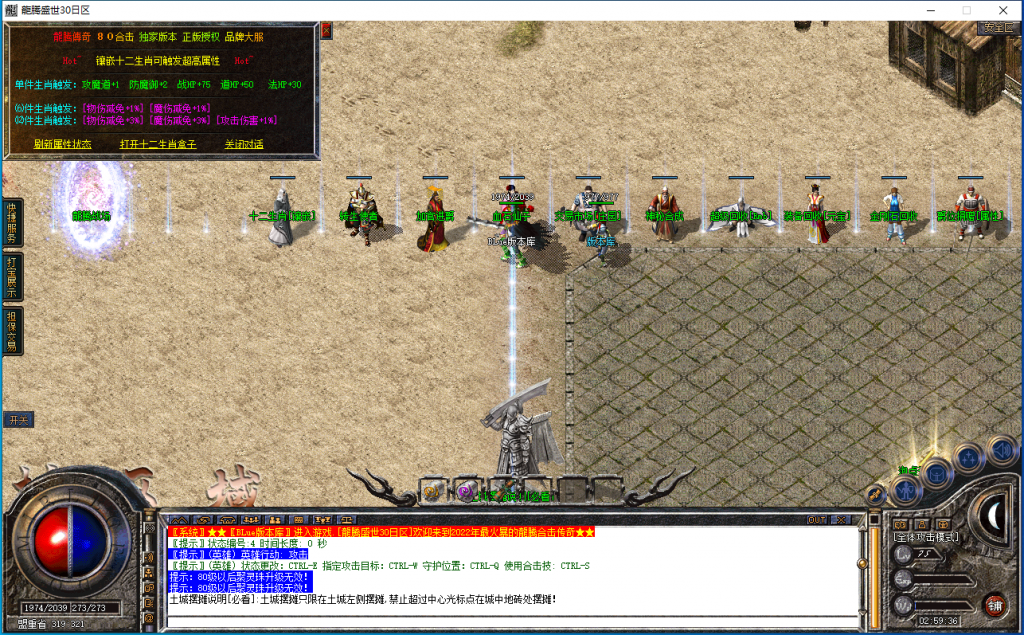Click the OUT button above the chat

[x=817, y=520]
